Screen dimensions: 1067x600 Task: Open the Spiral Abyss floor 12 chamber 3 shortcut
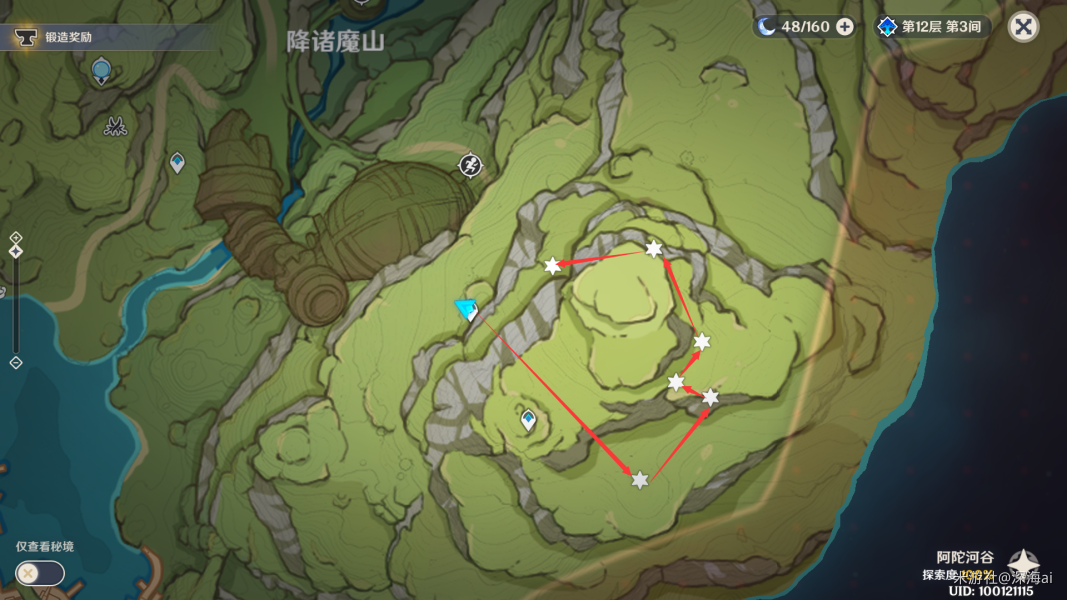(x=934, y=27)
